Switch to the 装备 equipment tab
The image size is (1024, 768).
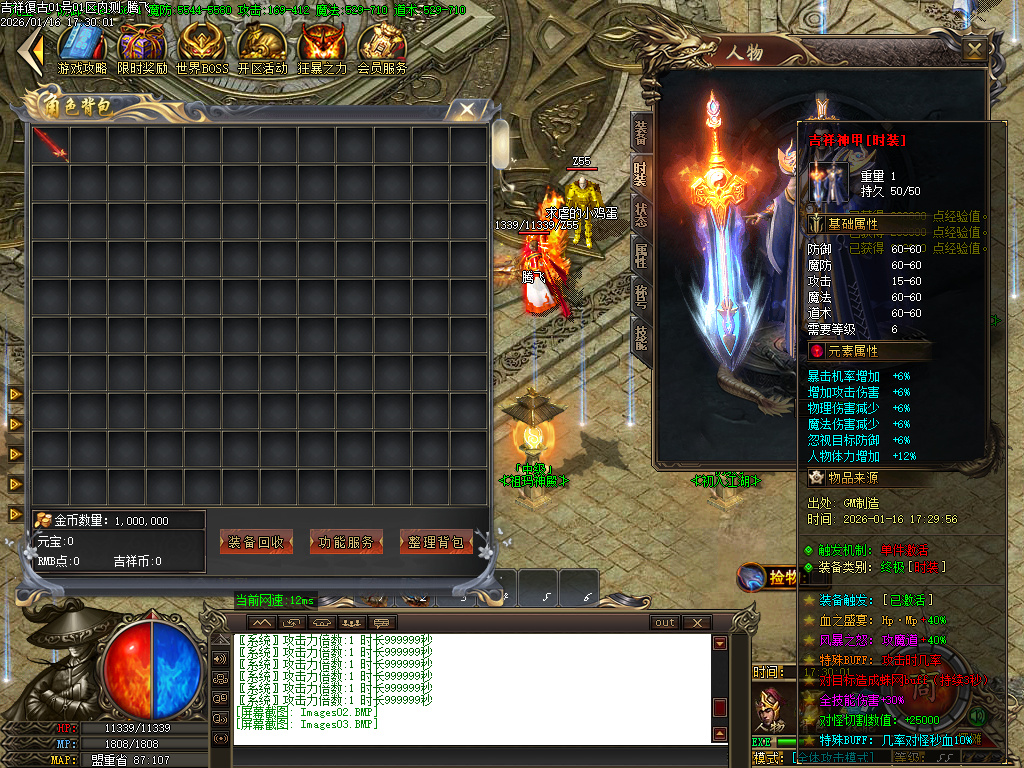[641, 131]
